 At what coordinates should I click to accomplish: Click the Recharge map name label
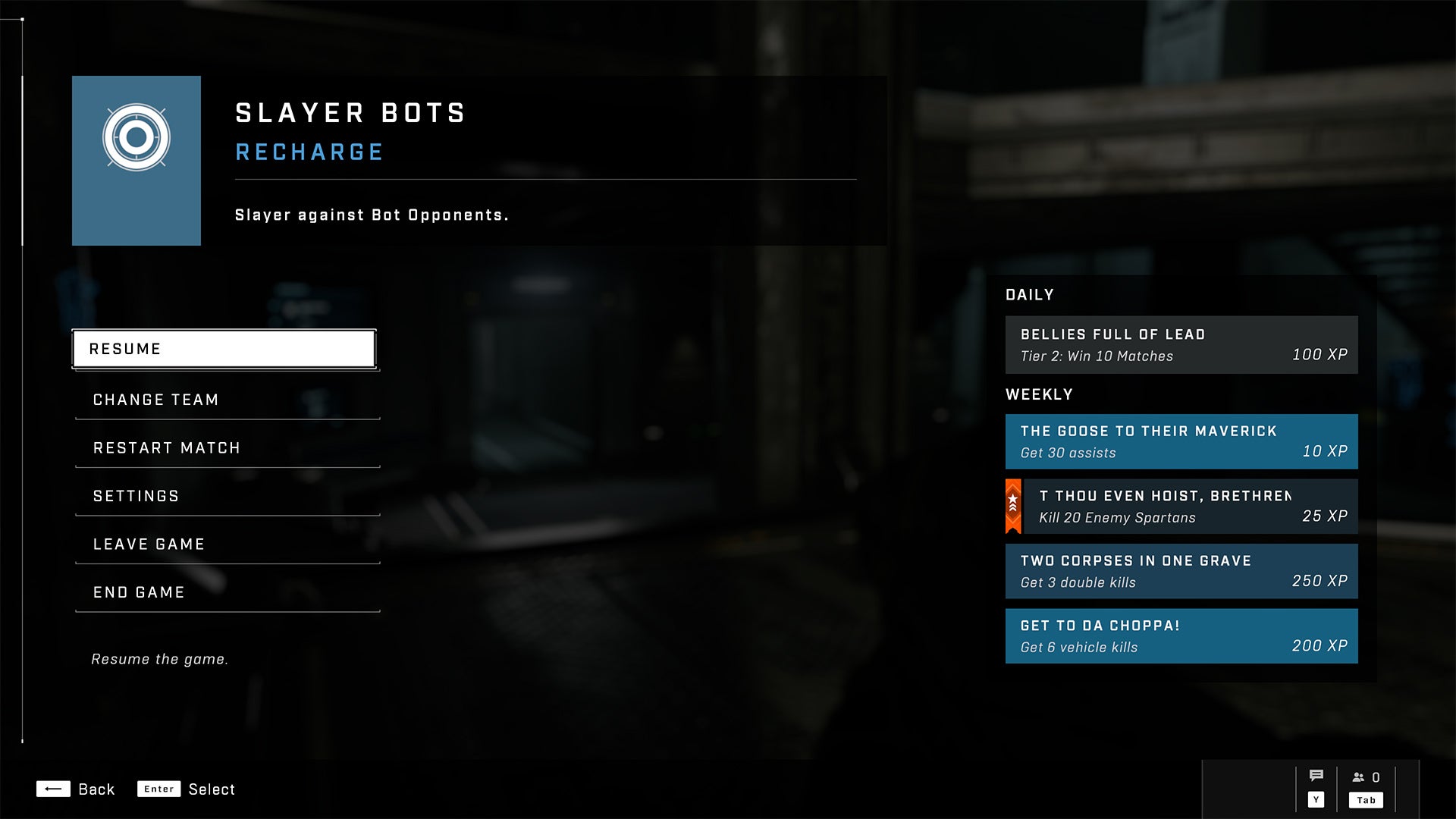coord(308,151)
